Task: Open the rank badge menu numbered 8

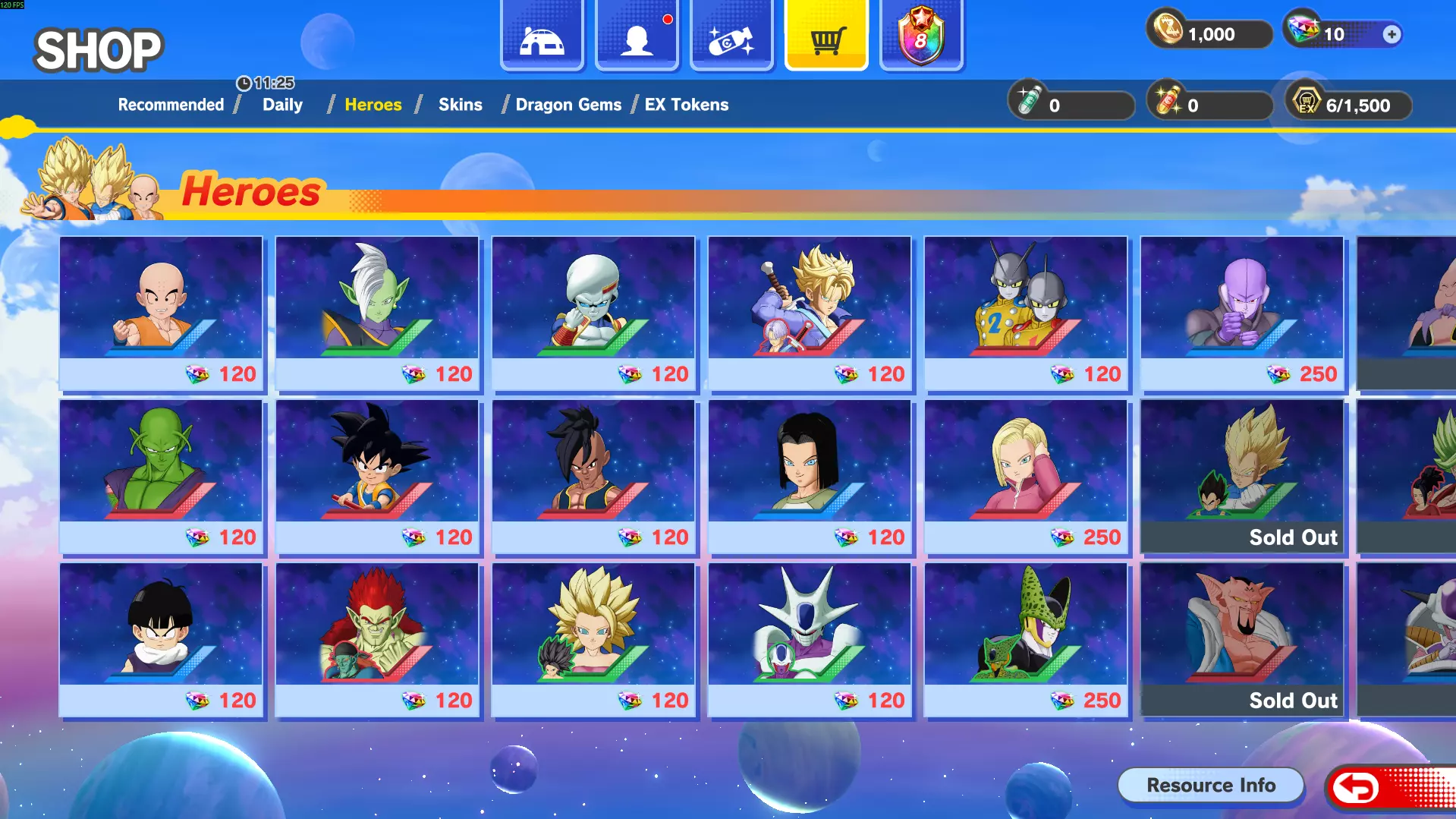Action: [x=920, y=36]
